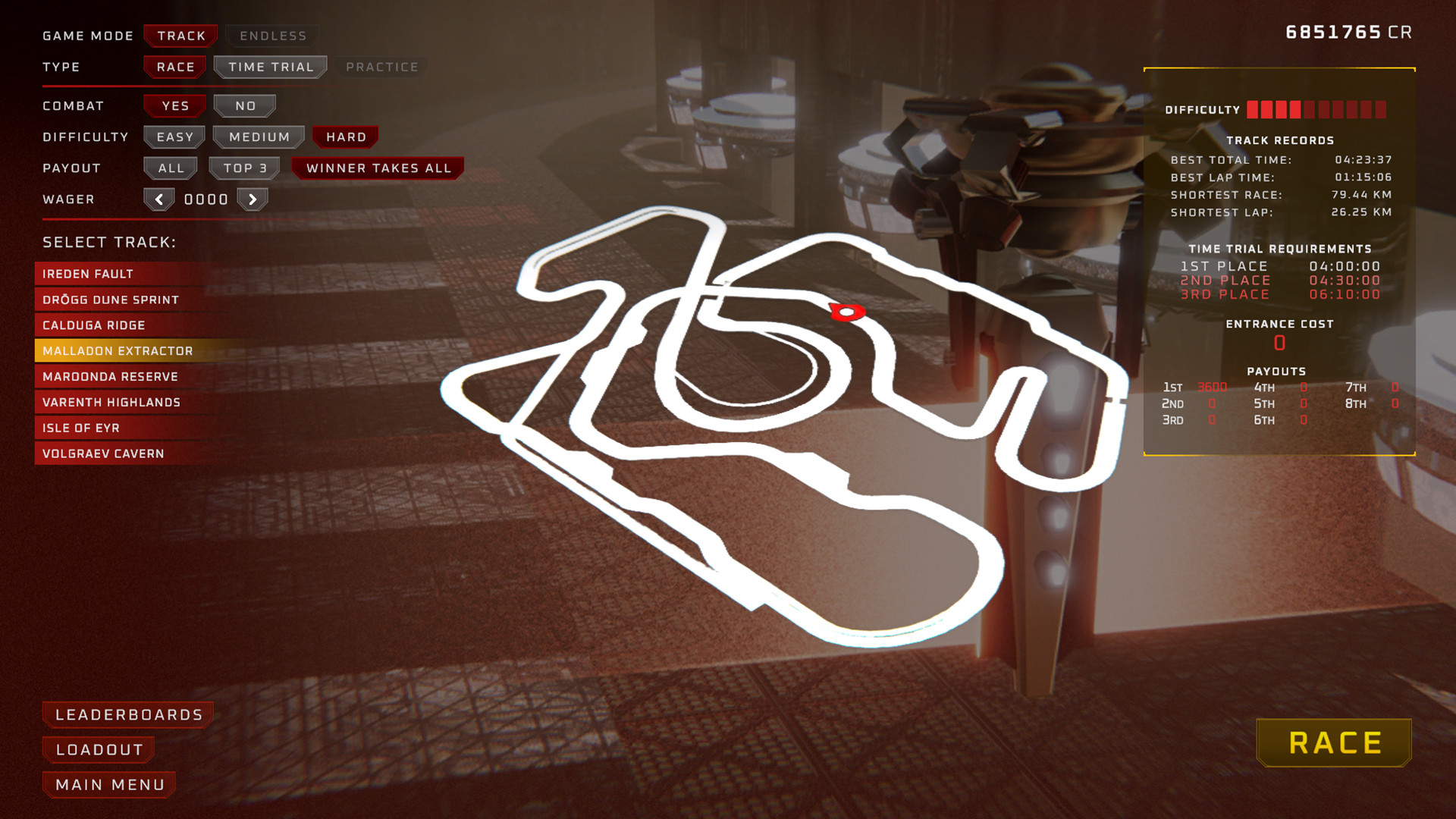This screenshot has width=1456, height=819.
Task: Click the wager decrease arrow
Action: coord(159,199)
